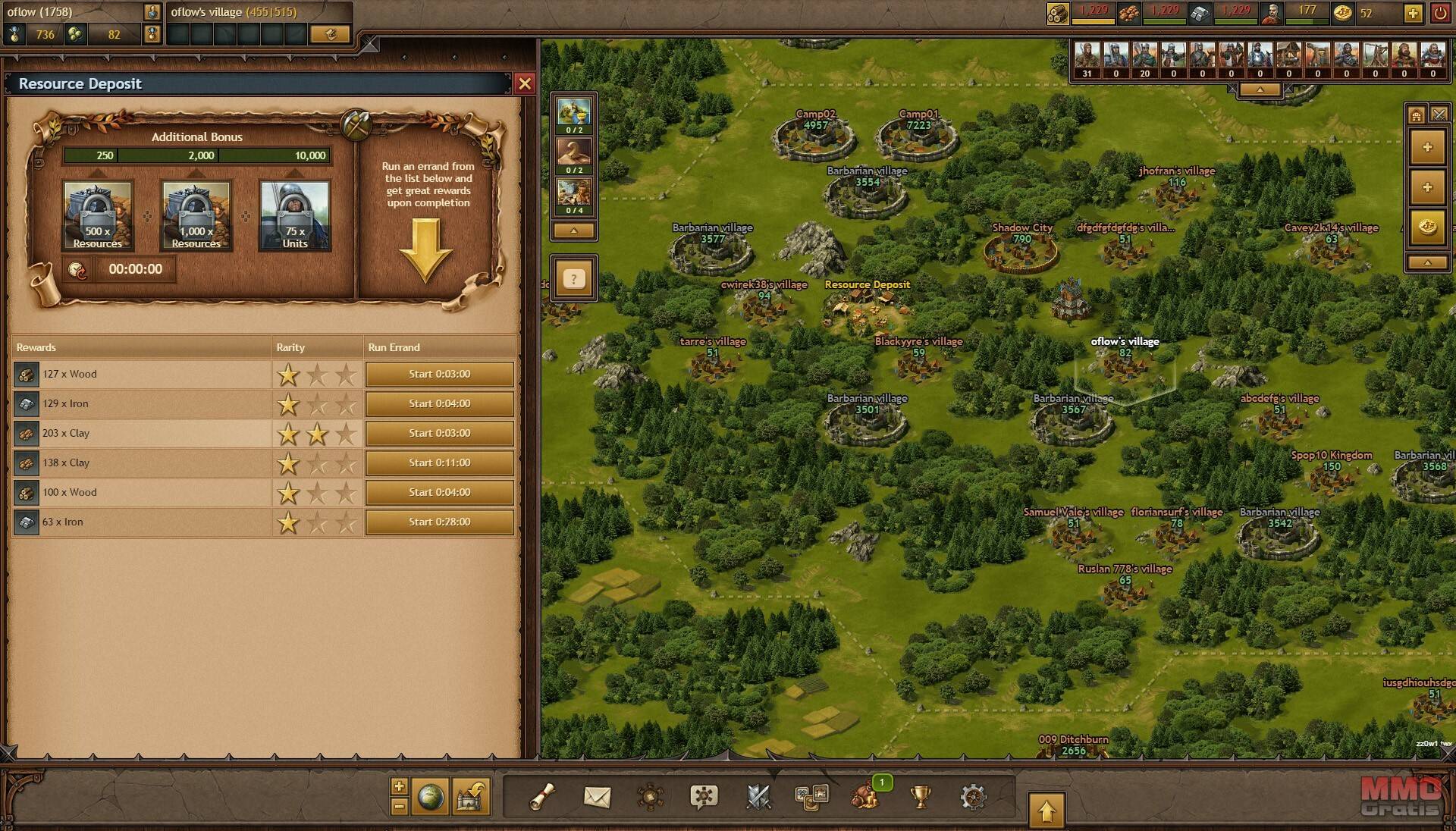
Task: Buy crowns with the plus button
Action: point(1413,13)
